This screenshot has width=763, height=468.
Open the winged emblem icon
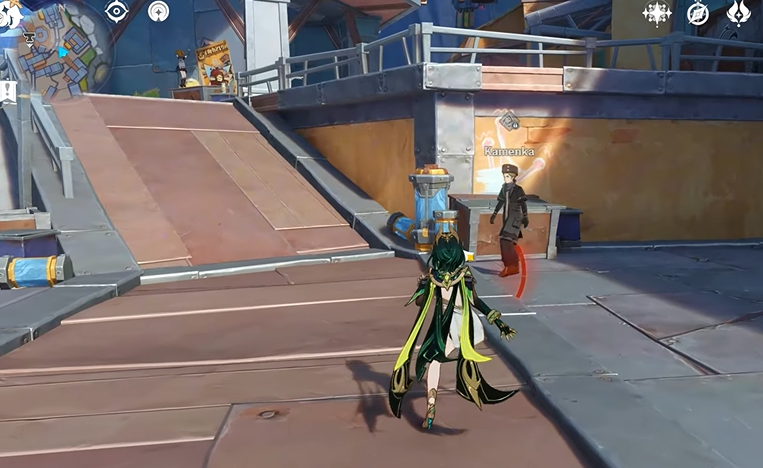point(739,13)
